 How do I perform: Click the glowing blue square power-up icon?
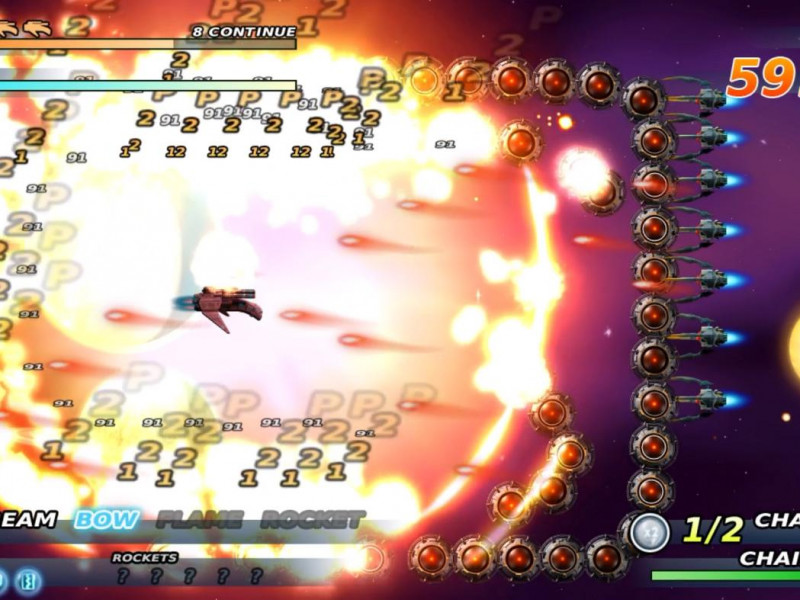[x=28, y=579]
